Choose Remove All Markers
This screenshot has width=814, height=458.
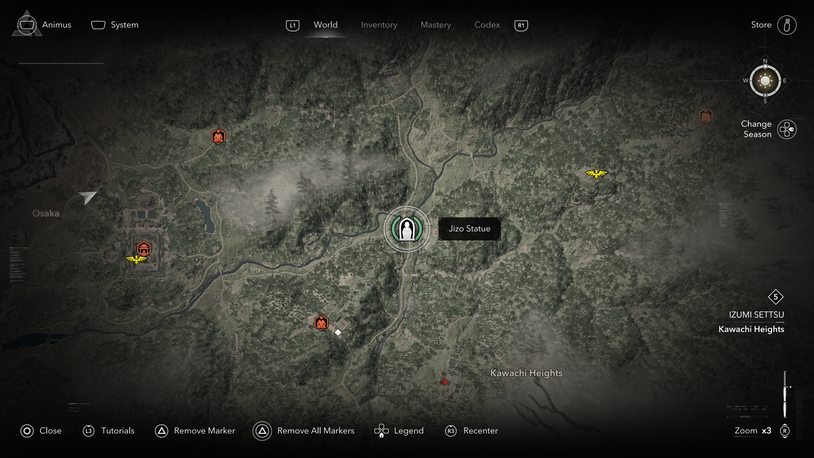[x=304, y=431]
